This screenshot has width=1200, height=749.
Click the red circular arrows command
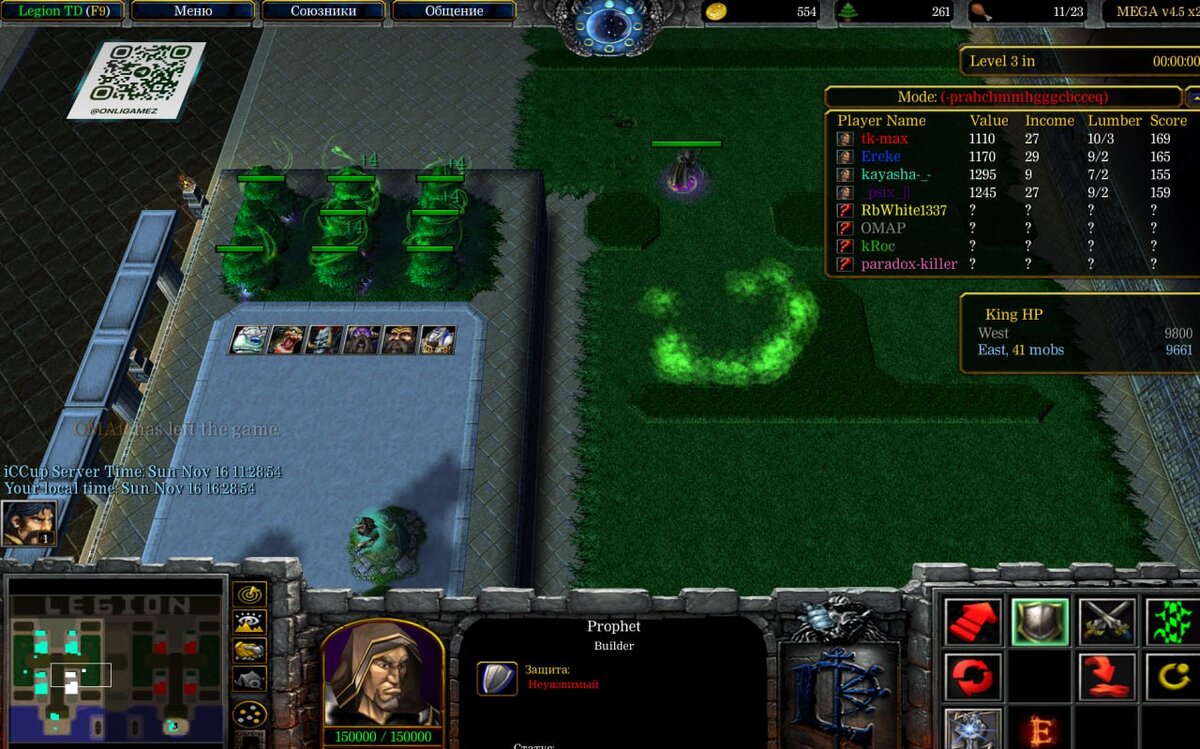(972, 677)
